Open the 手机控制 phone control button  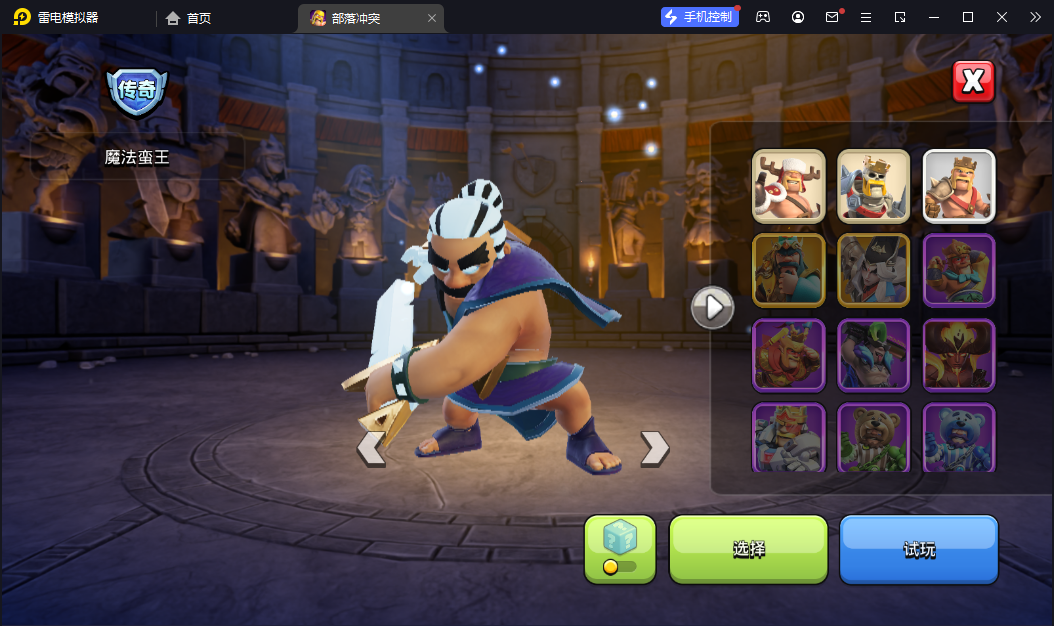coord(700,17)
